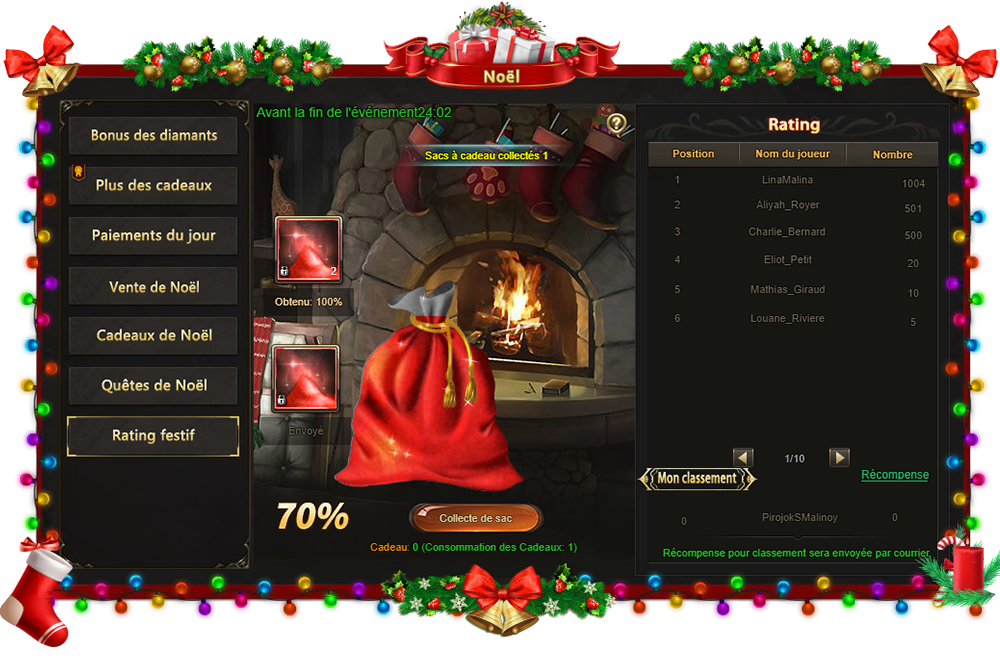Image resolution: width=1000 pixels, height=664 pixels.
Task: Select the Rating festif tab
Action: 153,436
